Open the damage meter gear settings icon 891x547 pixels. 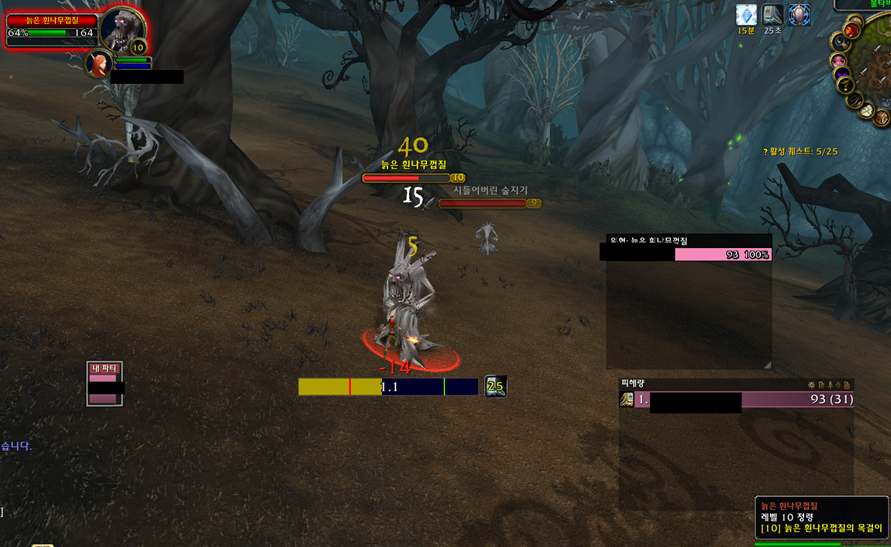(812, 384)
